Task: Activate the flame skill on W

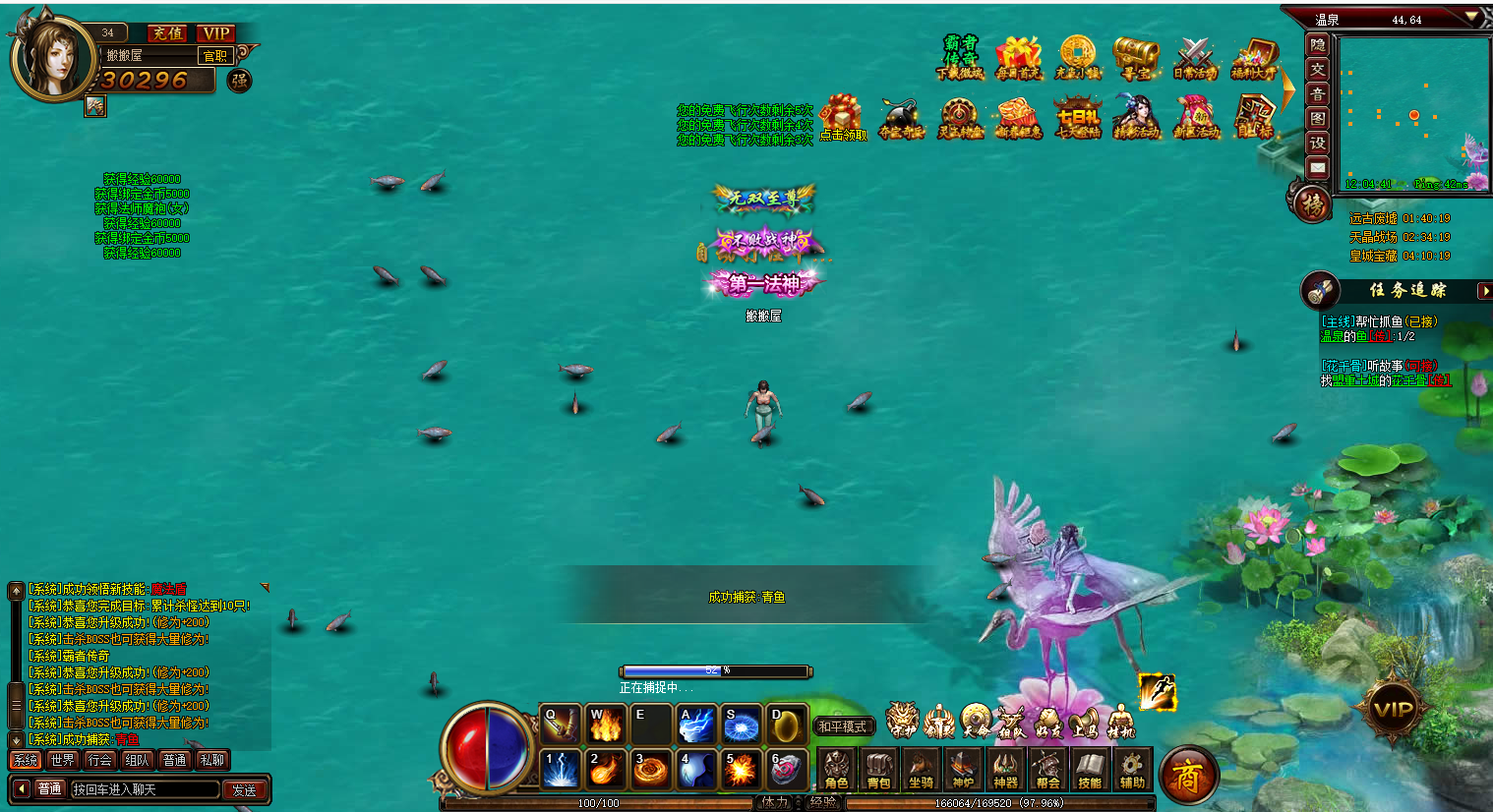Action: pos(605,725)
